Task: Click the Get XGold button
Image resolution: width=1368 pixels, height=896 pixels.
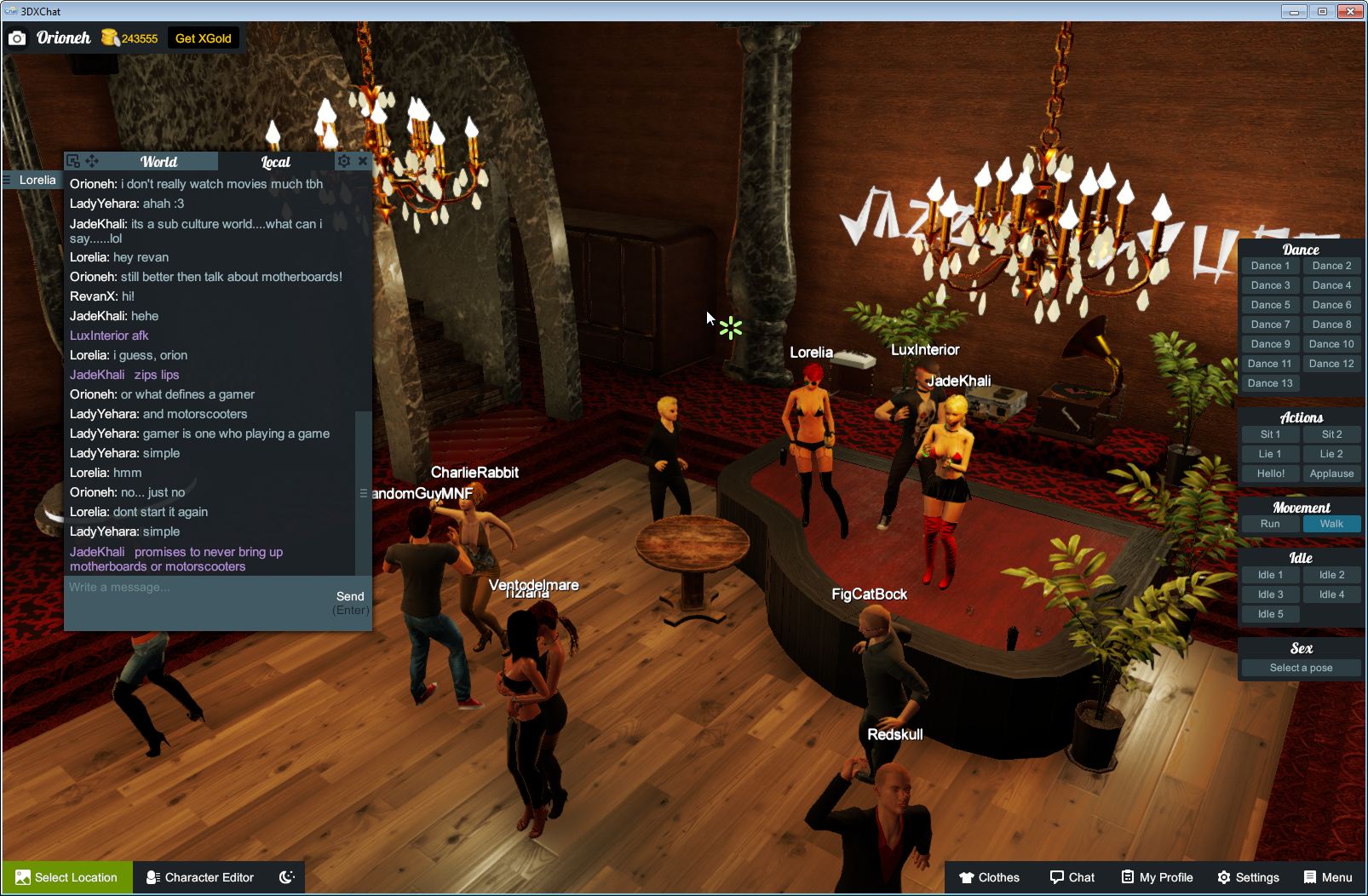Action: coord(204,37)
